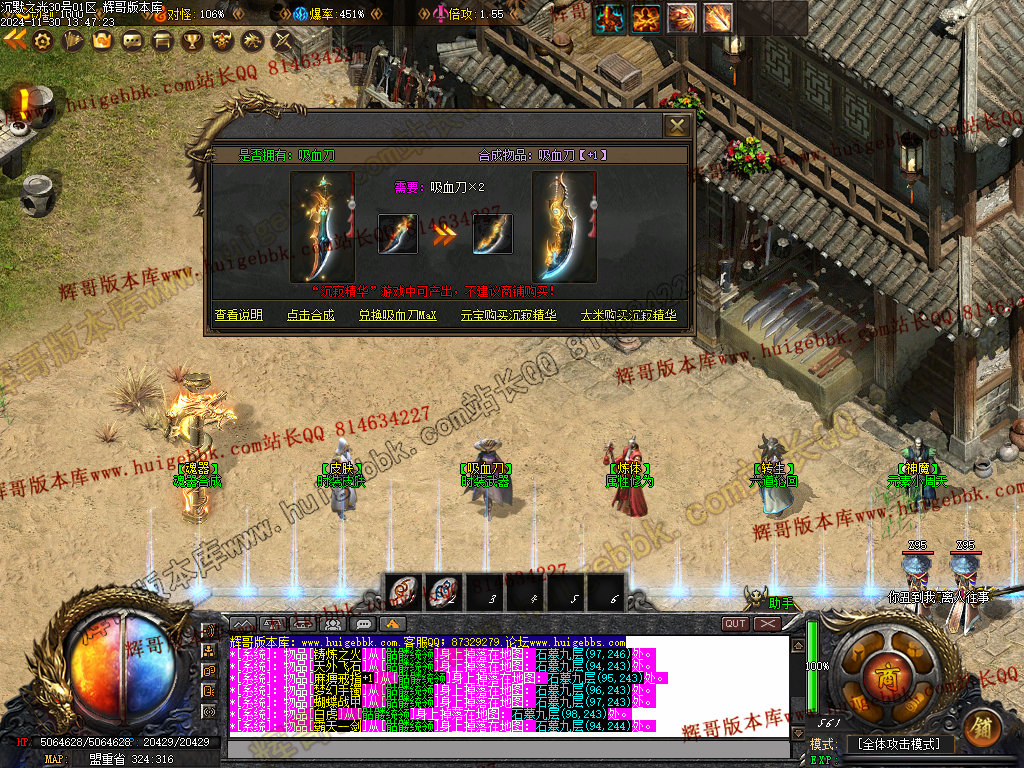Open the gear settings icon

tap(42, 41)
